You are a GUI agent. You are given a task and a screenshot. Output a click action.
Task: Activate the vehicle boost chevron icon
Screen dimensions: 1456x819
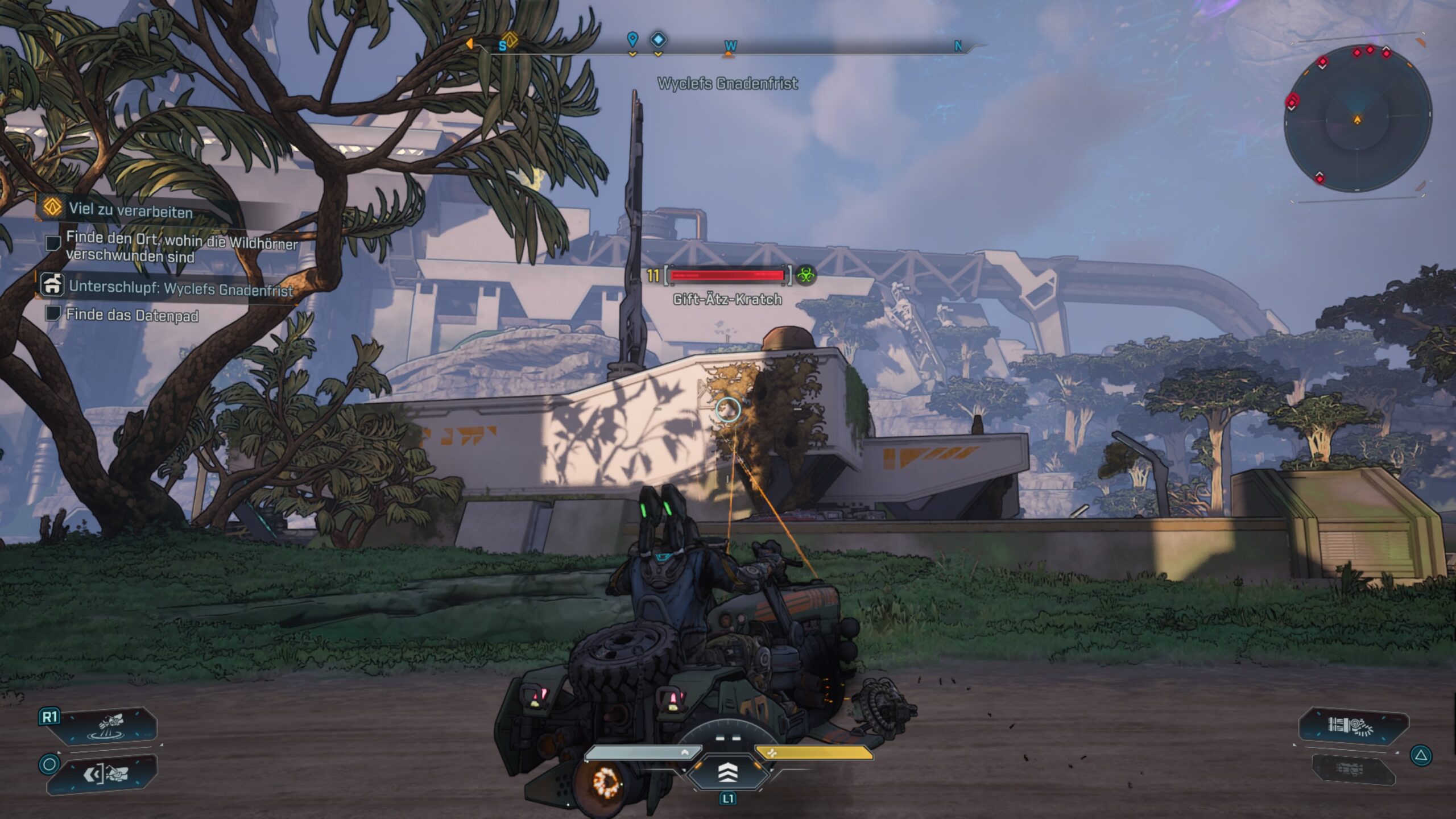pos(727,772)
